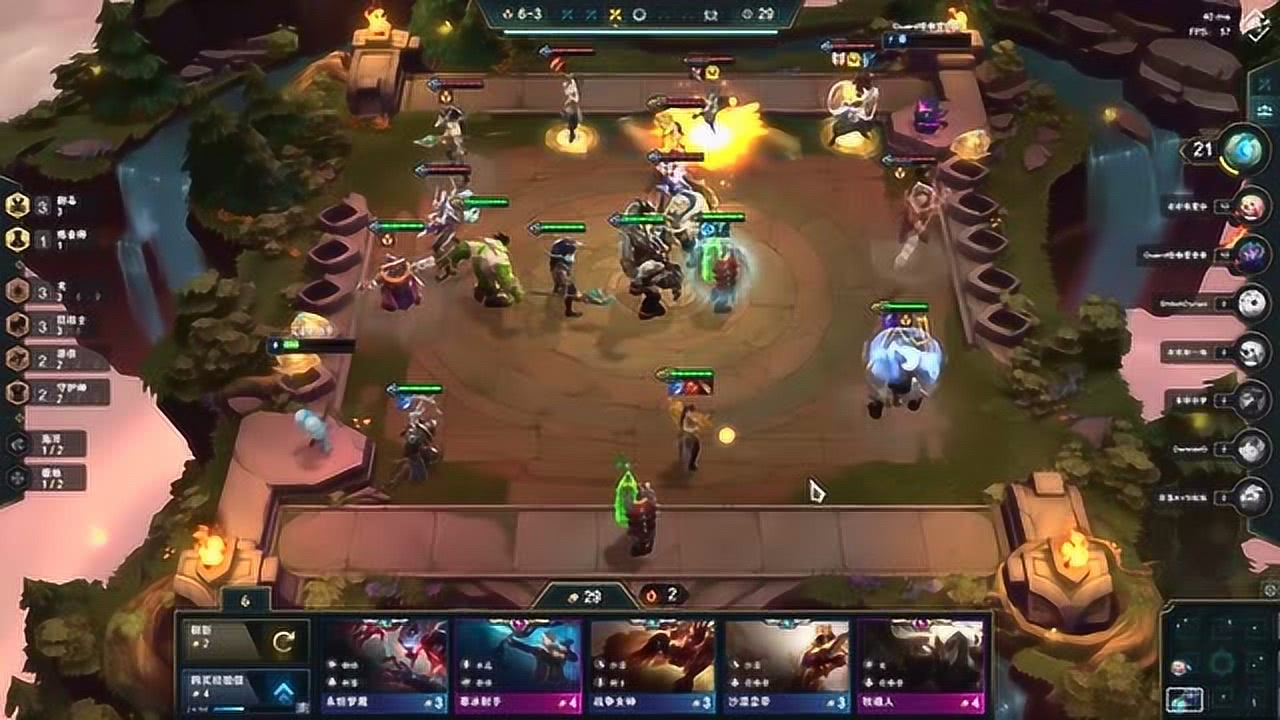
Task: View the leading player's portrait with 21
Action: (x=1244, y=150)
